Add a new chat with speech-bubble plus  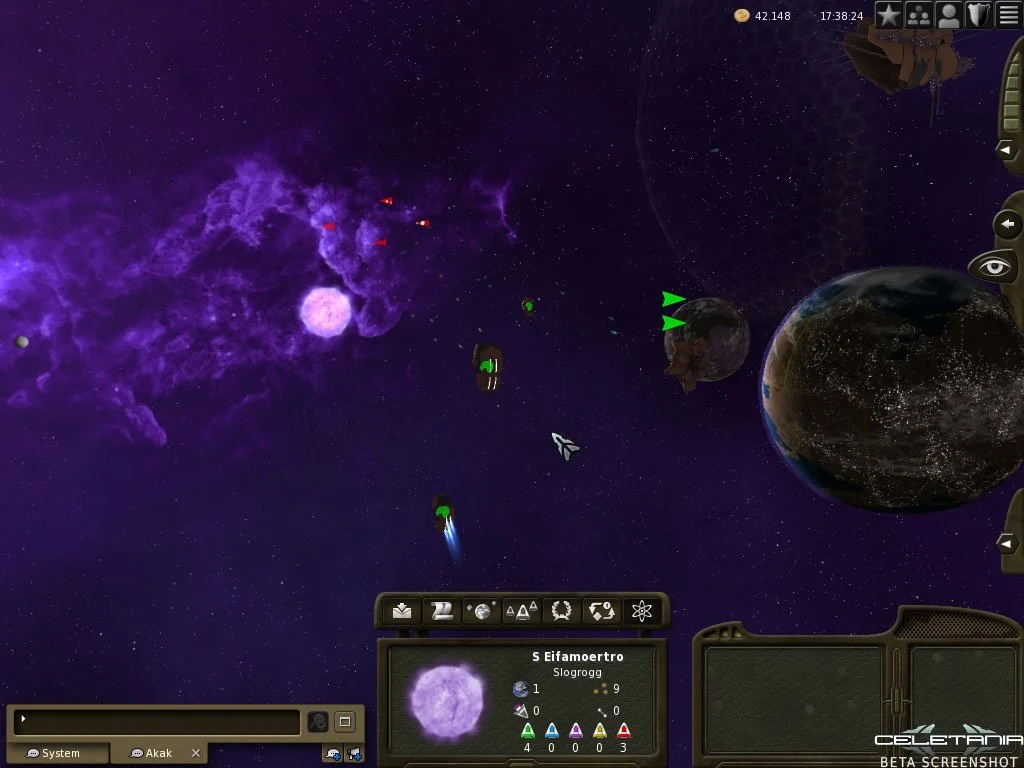point(333,753)
